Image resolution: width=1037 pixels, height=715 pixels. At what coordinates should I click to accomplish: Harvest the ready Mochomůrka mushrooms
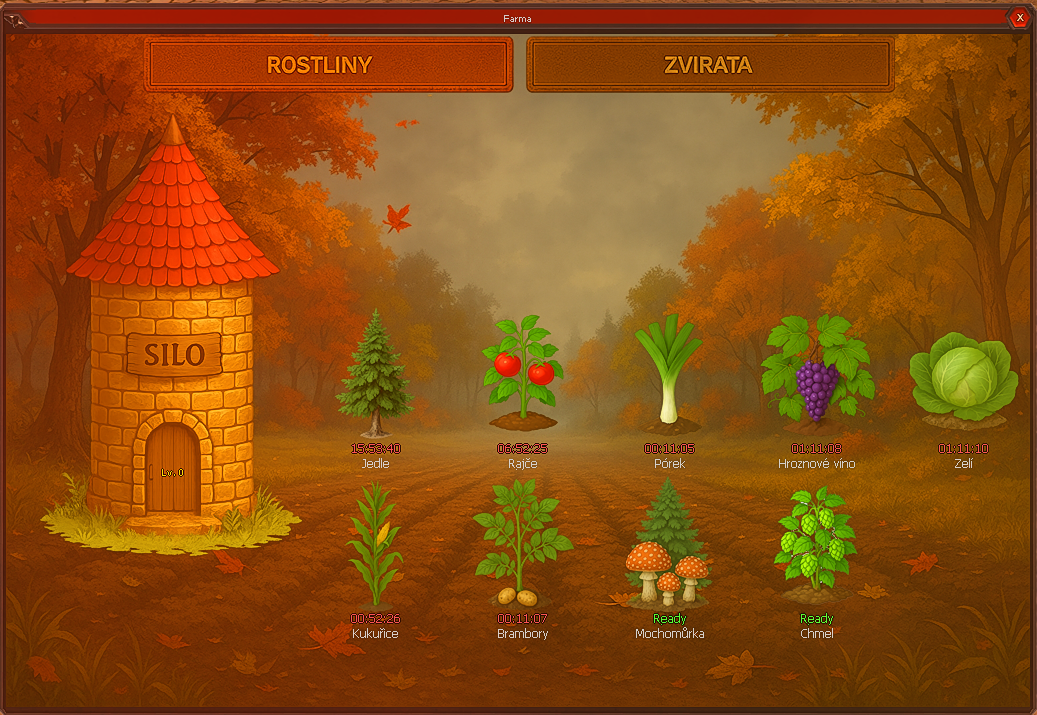669,547
